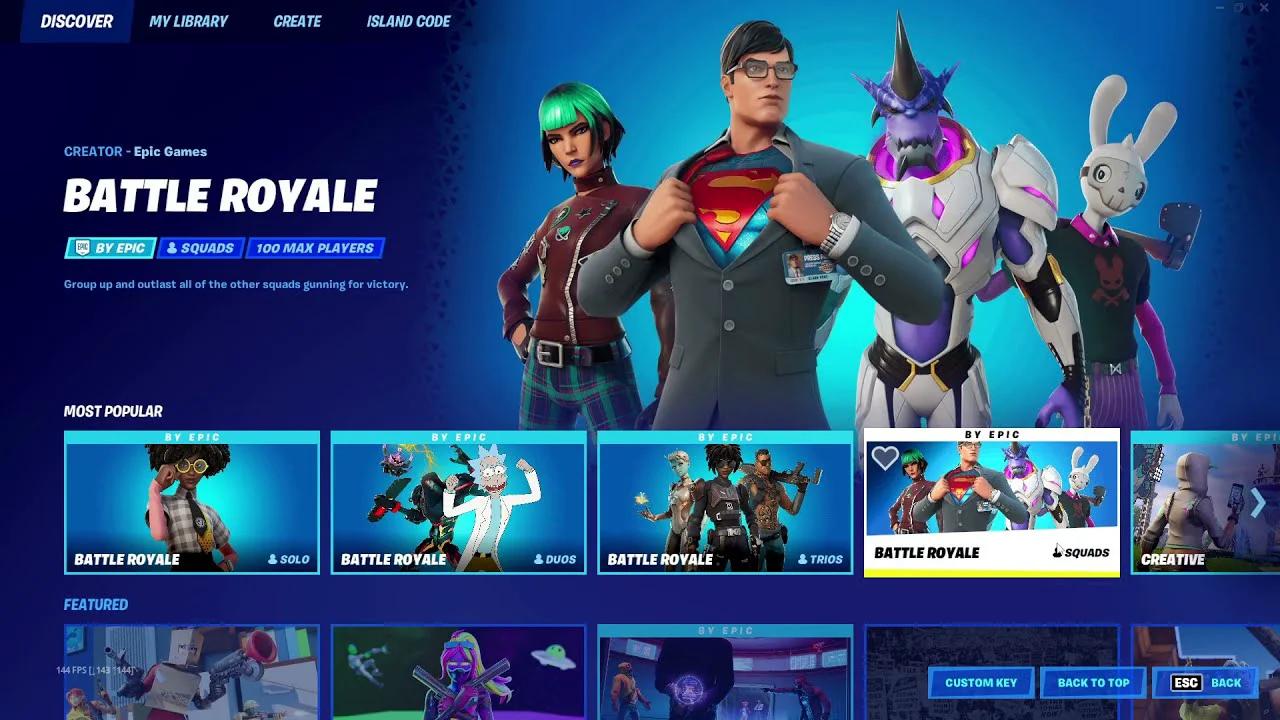
Task: Click the 100 MAX PLAYERS badge
Action: pos(316,248)
